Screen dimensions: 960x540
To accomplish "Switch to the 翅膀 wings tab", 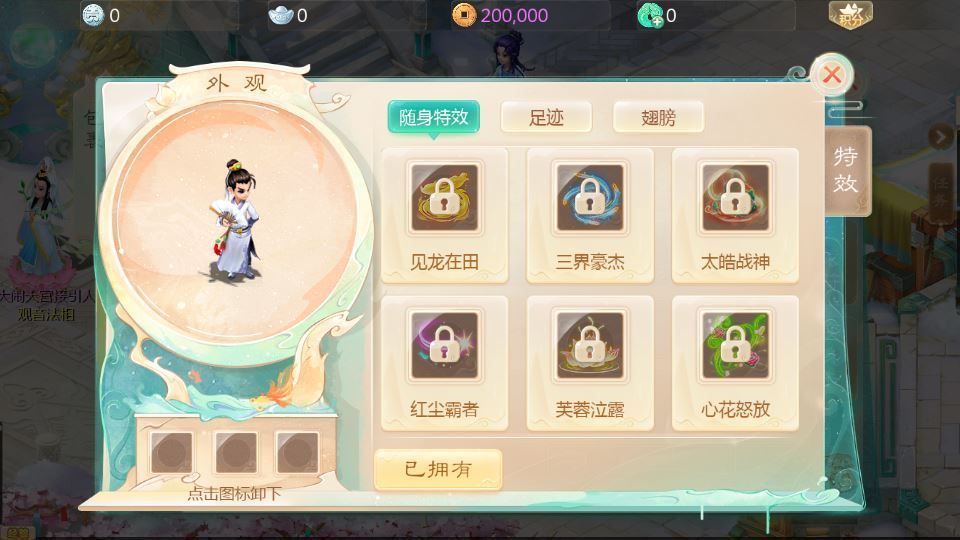I will point(658,117).
